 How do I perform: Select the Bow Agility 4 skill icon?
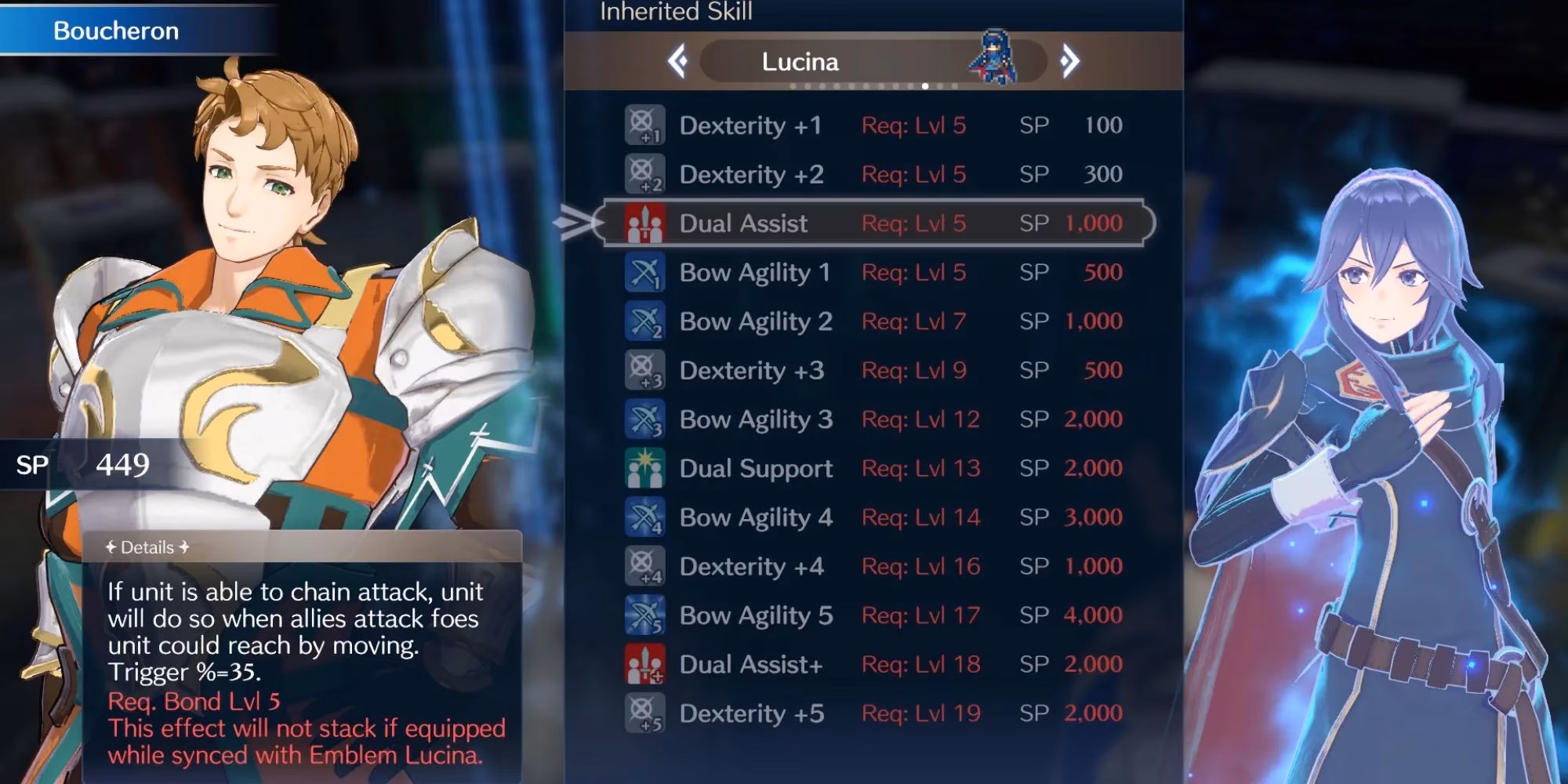(x=643, y=517)
